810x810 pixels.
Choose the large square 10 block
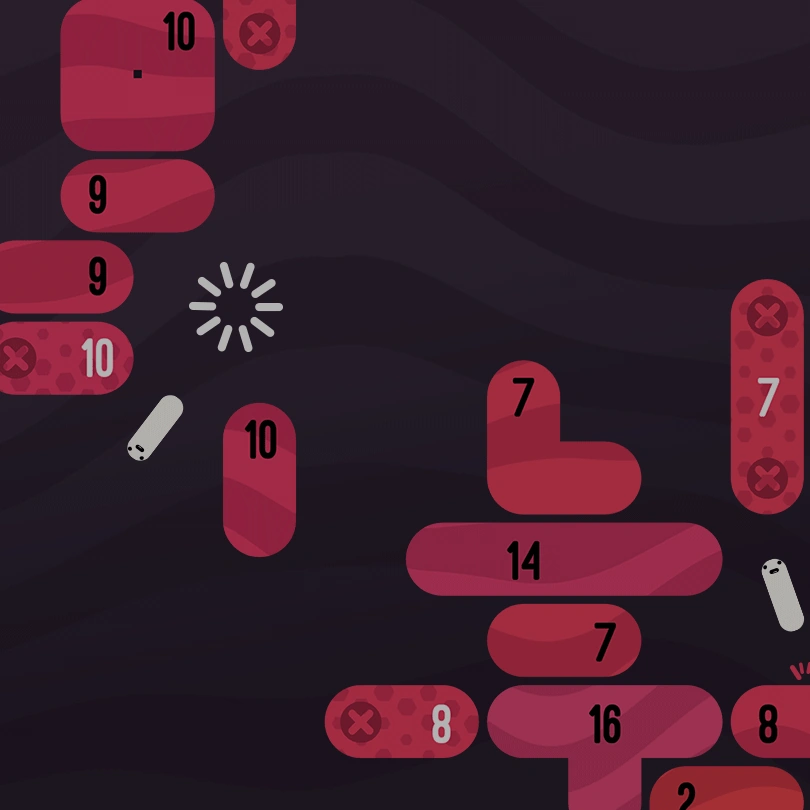tap(137, 75)
